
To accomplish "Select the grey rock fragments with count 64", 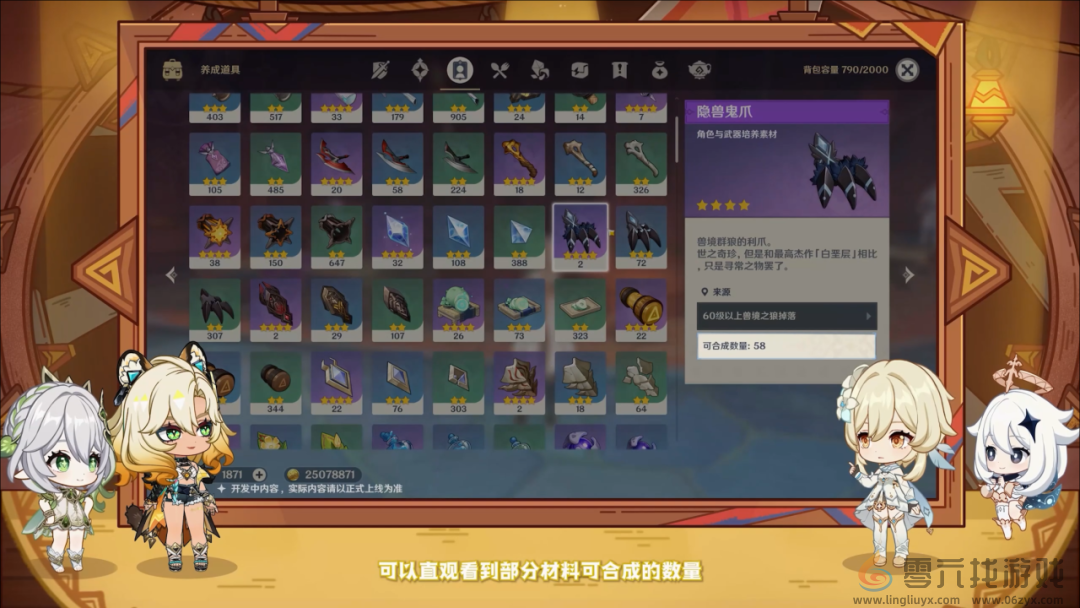I will [x=641, y=382].
